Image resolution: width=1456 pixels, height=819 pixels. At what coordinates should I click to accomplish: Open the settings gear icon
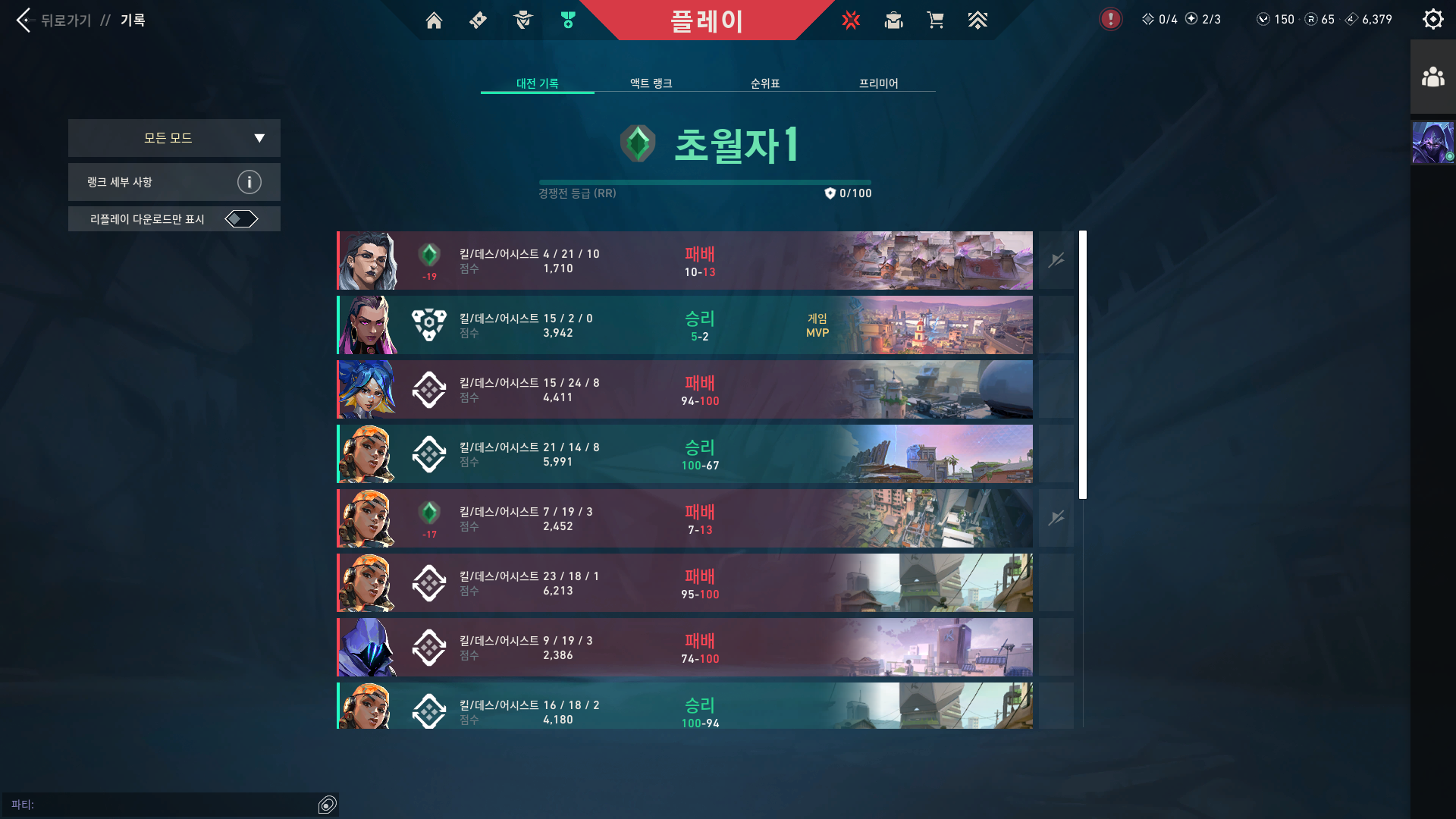pos(1432,19)
